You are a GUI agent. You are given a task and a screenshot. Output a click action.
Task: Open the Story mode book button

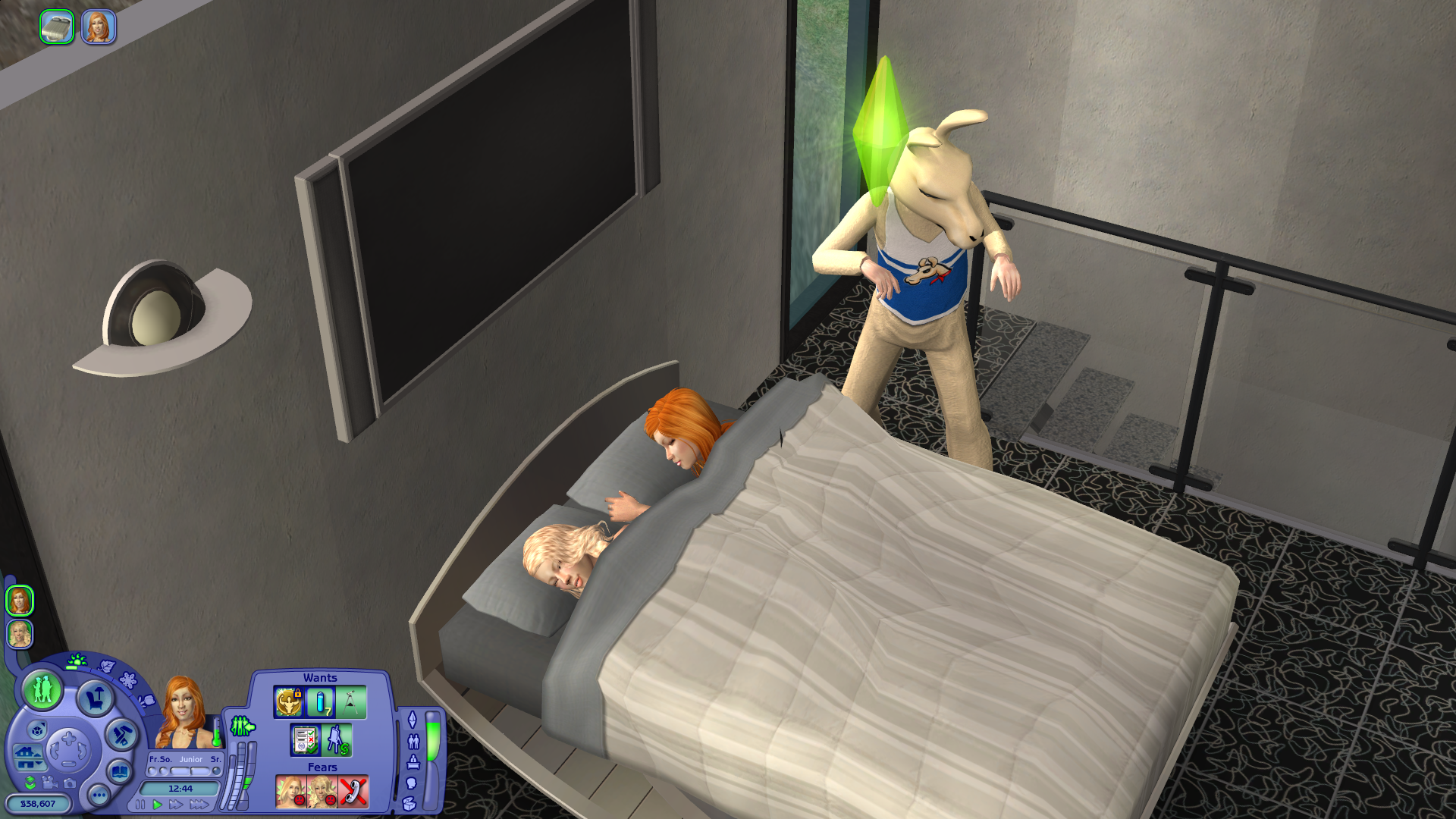pos(120,772)
